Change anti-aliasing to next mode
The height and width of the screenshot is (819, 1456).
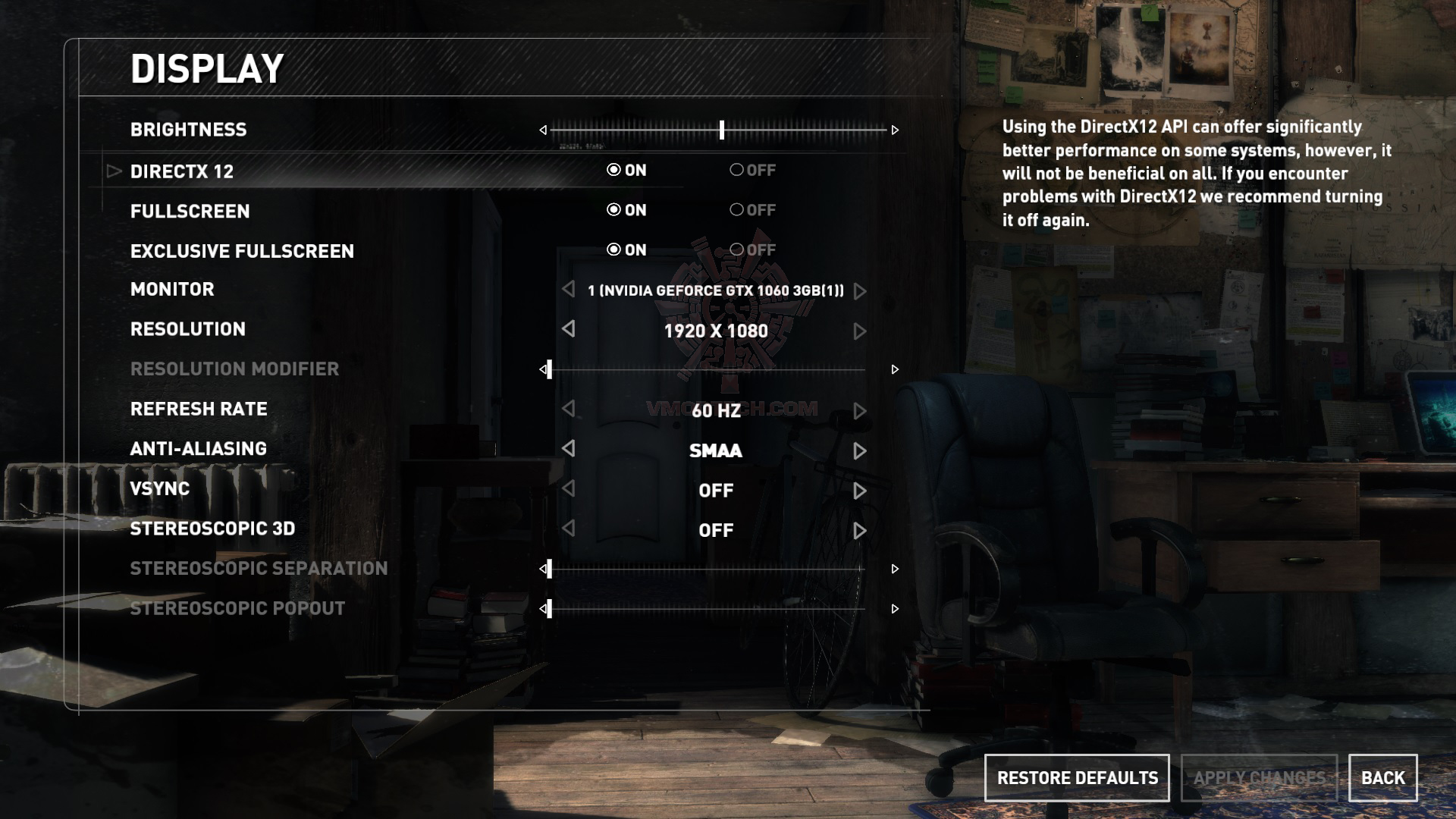tap(859, 451)
